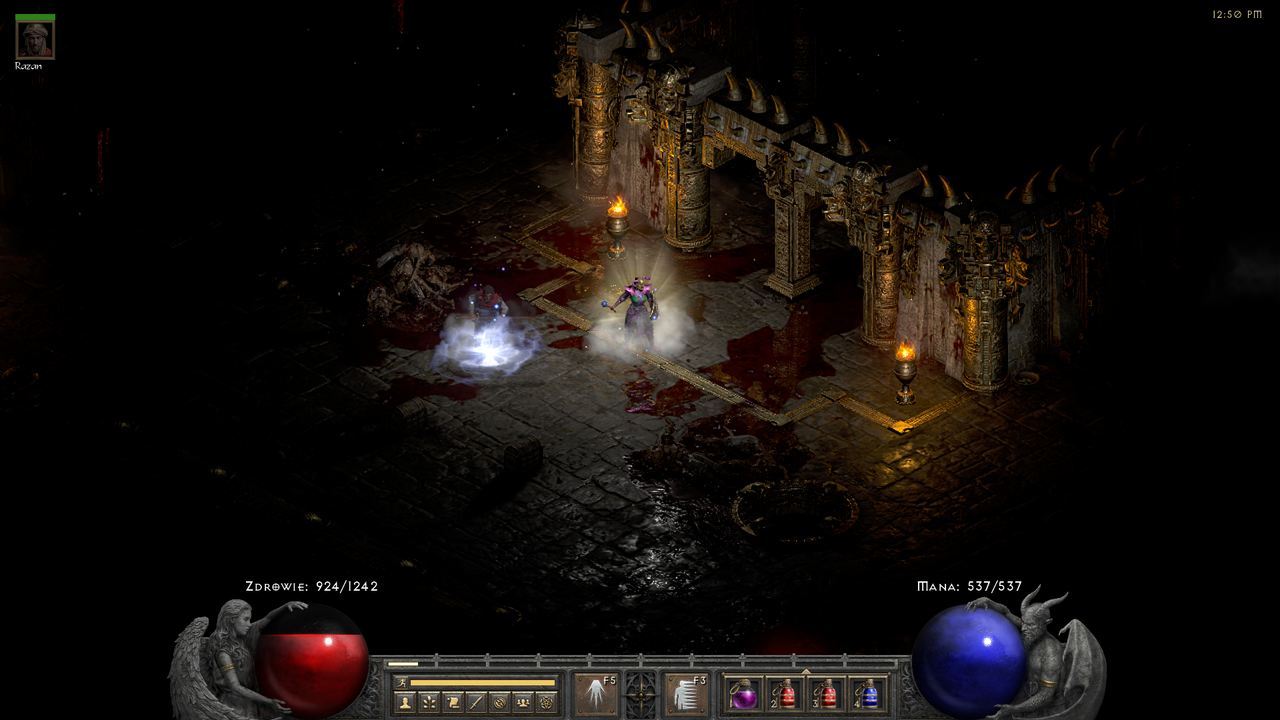Select the right skill slot marked F3
Viewport: 1280px width, 720px height.
pos(686,694)
